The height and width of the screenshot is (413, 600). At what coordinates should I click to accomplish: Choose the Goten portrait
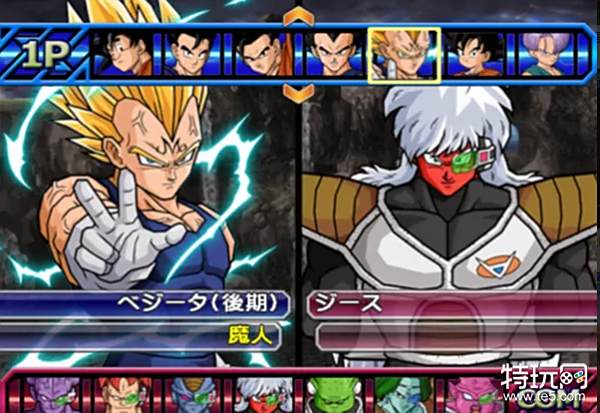coord(473,53)
